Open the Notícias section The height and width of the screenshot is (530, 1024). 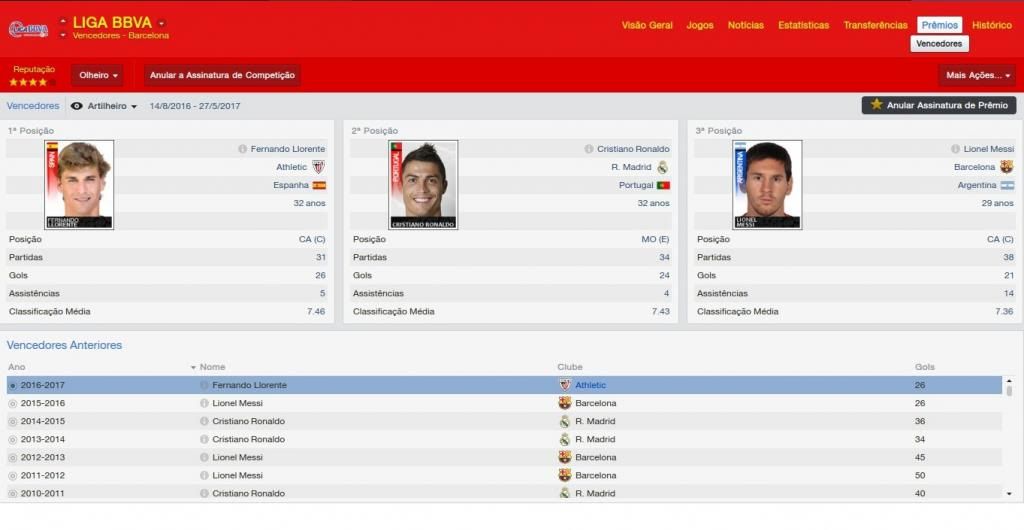pos(745,25)
